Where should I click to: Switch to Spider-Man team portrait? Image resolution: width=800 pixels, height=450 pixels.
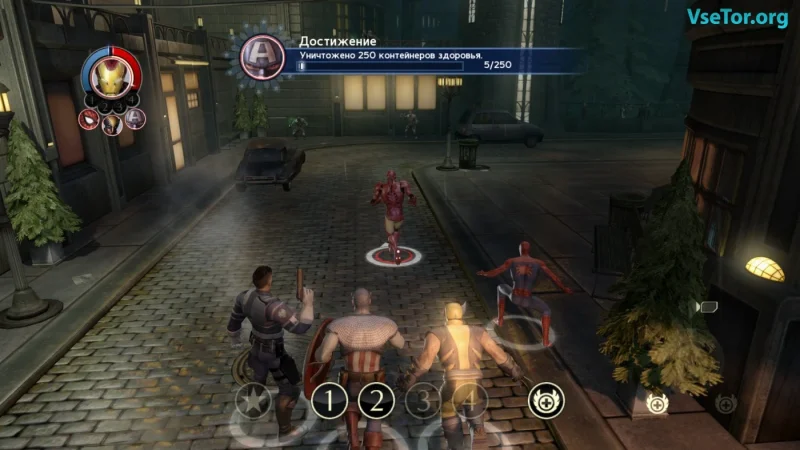pos(88,119)
